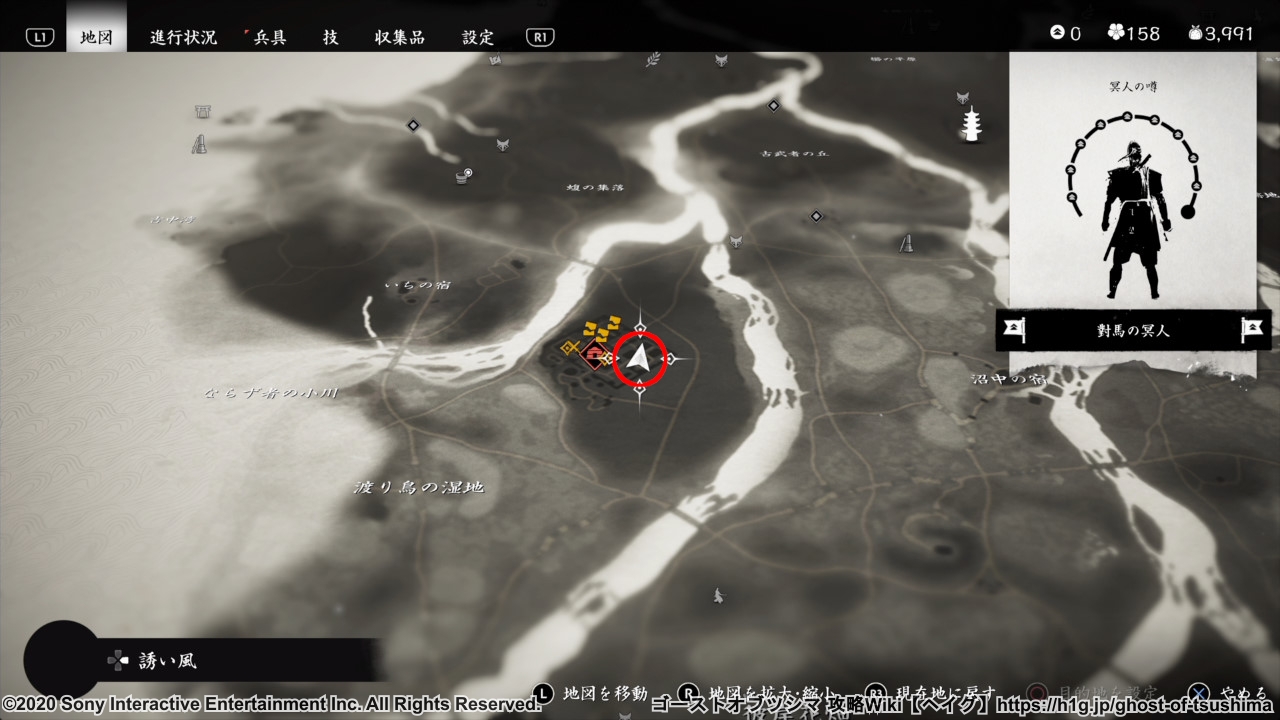
Task: Select the red house marker on the map
Action: [595, 355]
